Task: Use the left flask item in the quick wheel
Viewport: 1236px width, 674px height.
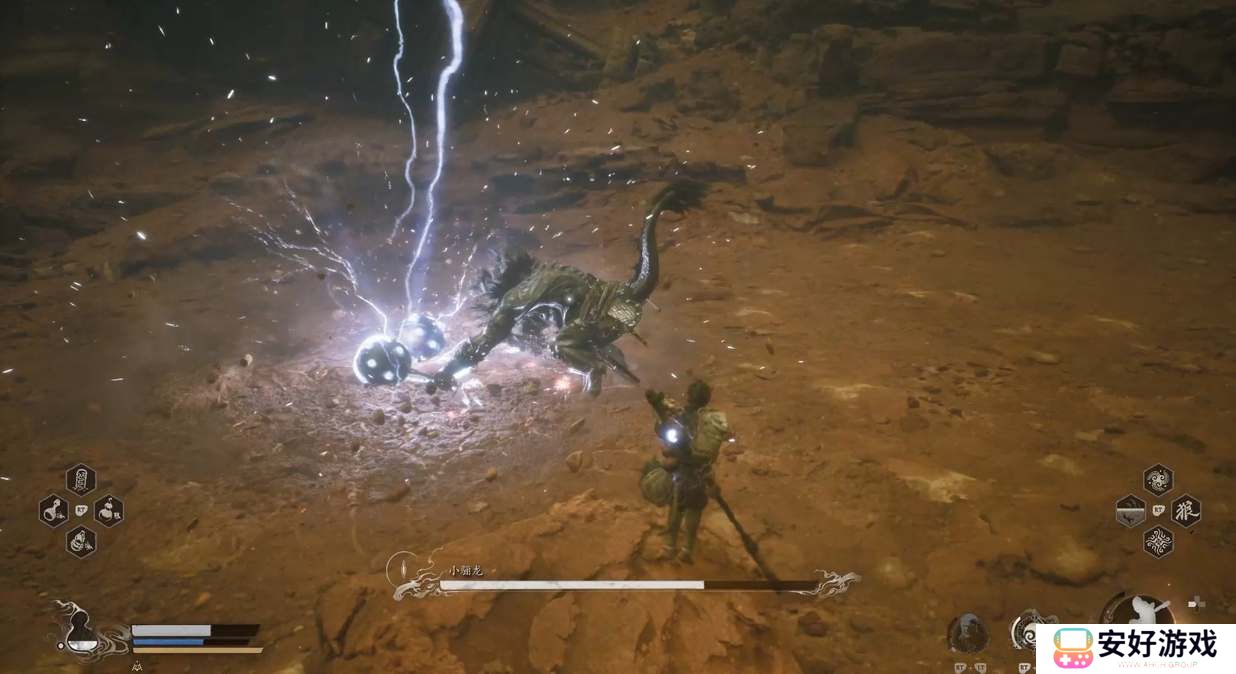Action: pyautogui.click(x=53, y=511)
